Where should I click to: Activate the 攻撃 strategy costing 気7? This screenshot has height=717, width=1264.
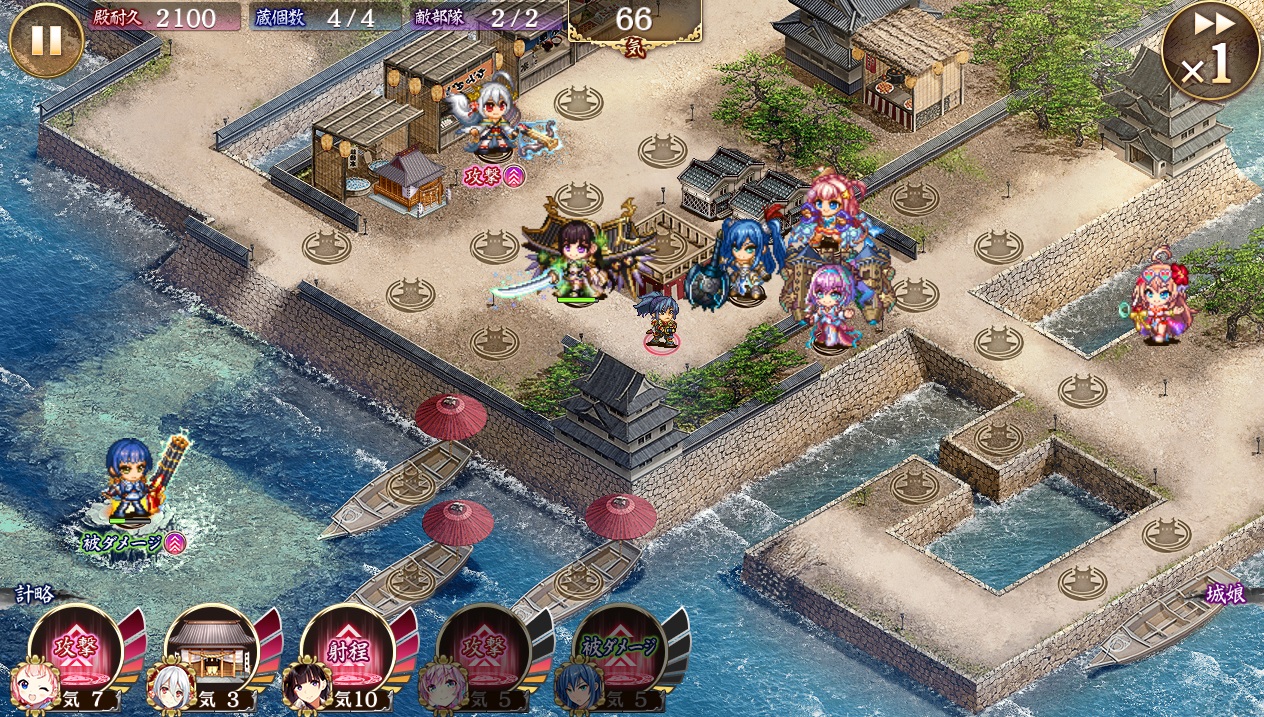pyautogui.click(x=75, y=651)
